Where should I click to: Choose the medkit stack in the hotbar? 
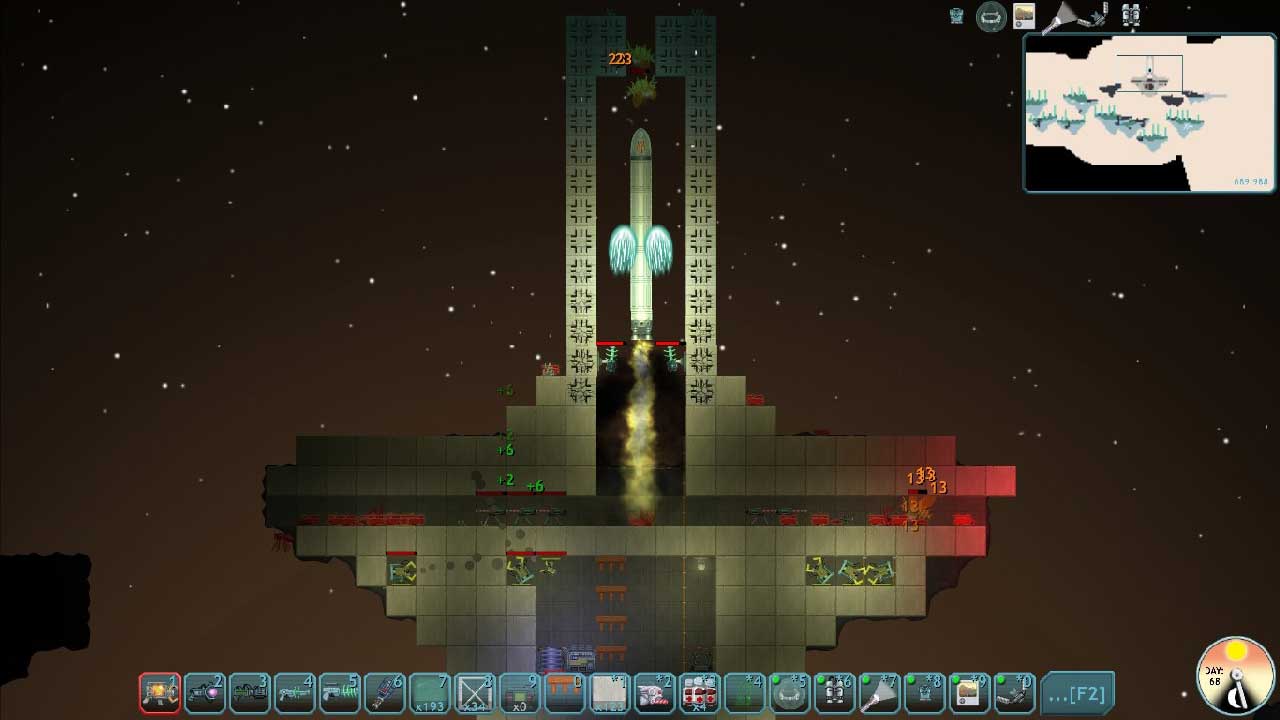point(700,692)
